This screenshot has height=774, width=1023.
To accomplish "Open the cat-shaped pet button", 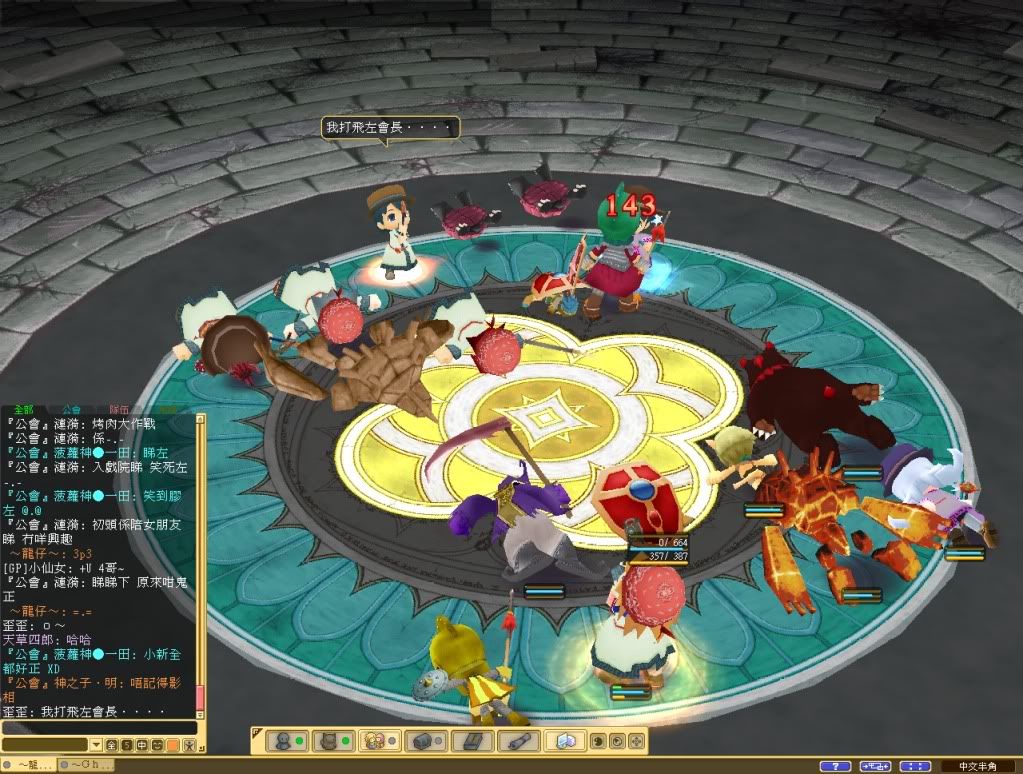I will (331, 741).
